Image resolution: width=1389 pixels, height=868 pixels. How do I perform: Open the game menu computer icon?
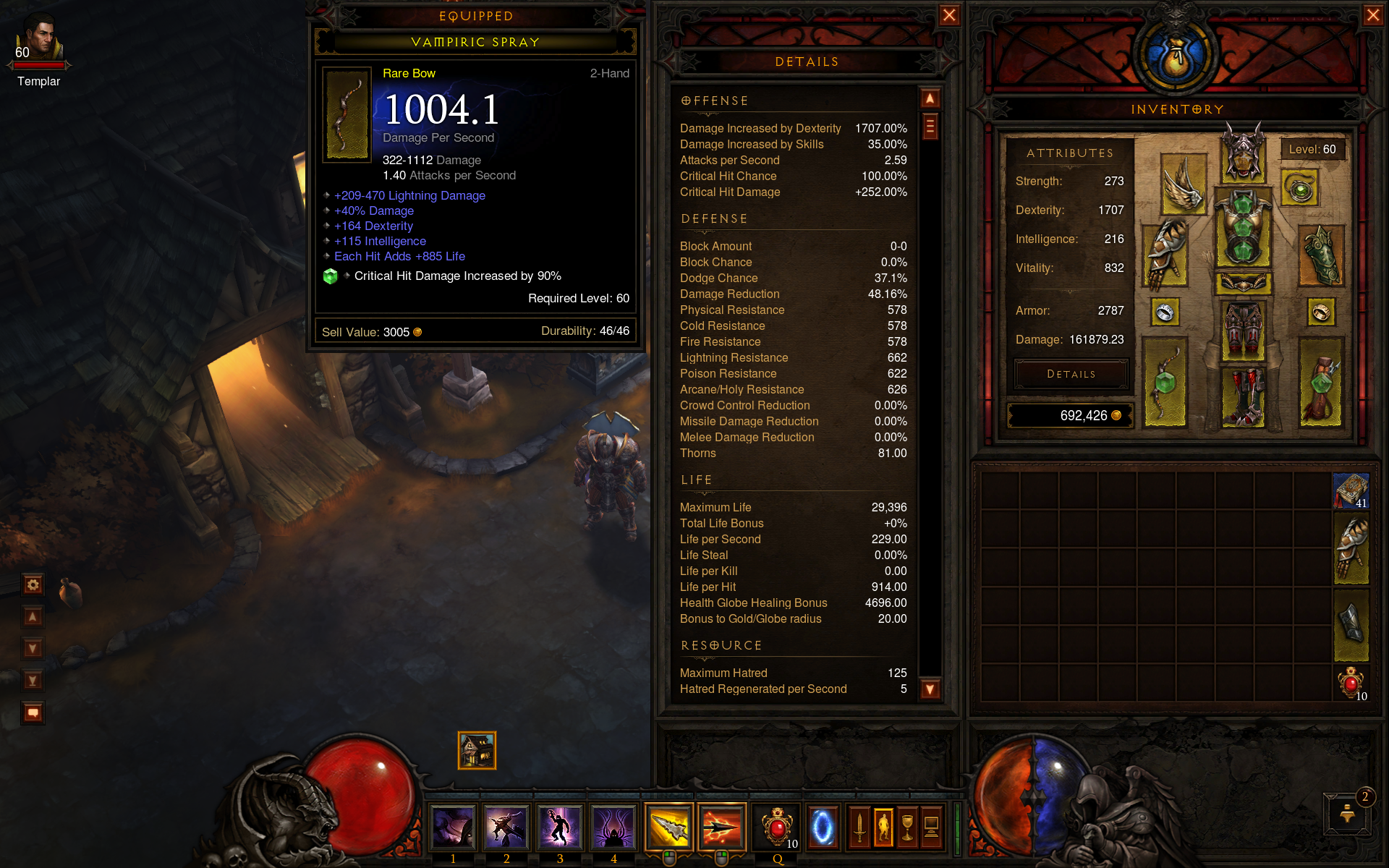point(931,827)
